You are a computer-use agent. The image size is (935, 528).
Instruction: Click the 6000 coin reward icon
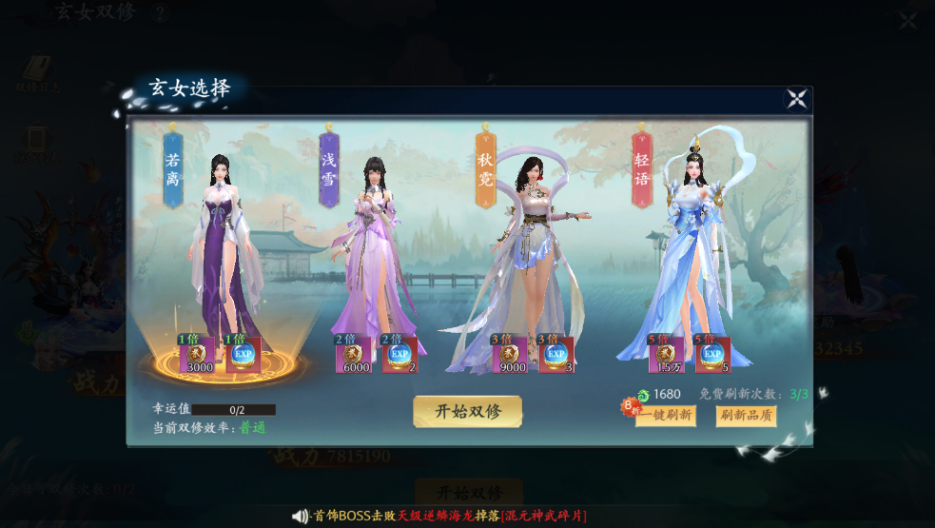coord(354,354)
